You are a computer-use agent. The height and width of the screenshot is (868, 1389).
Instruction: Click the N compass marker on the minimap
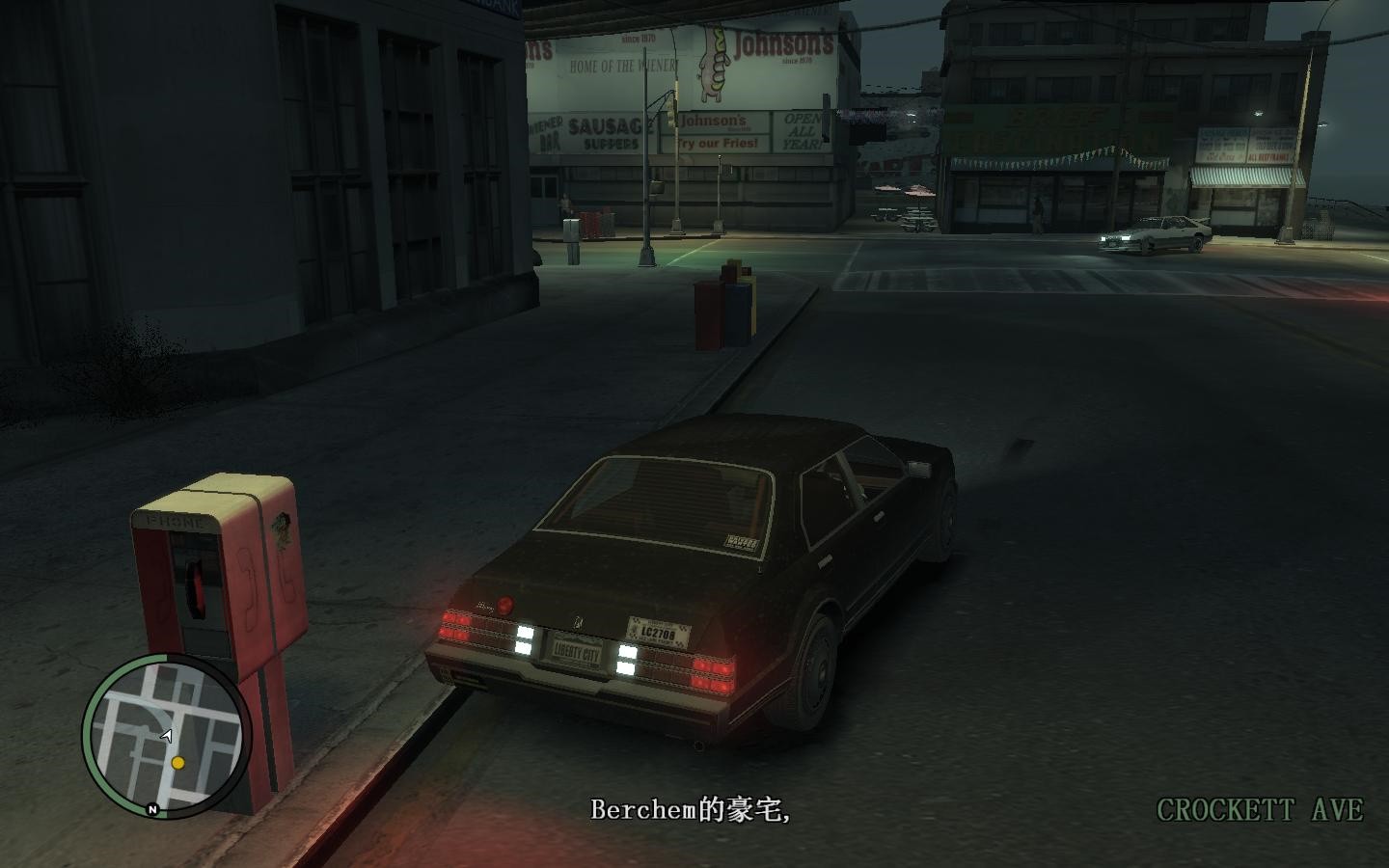[152, 809]
